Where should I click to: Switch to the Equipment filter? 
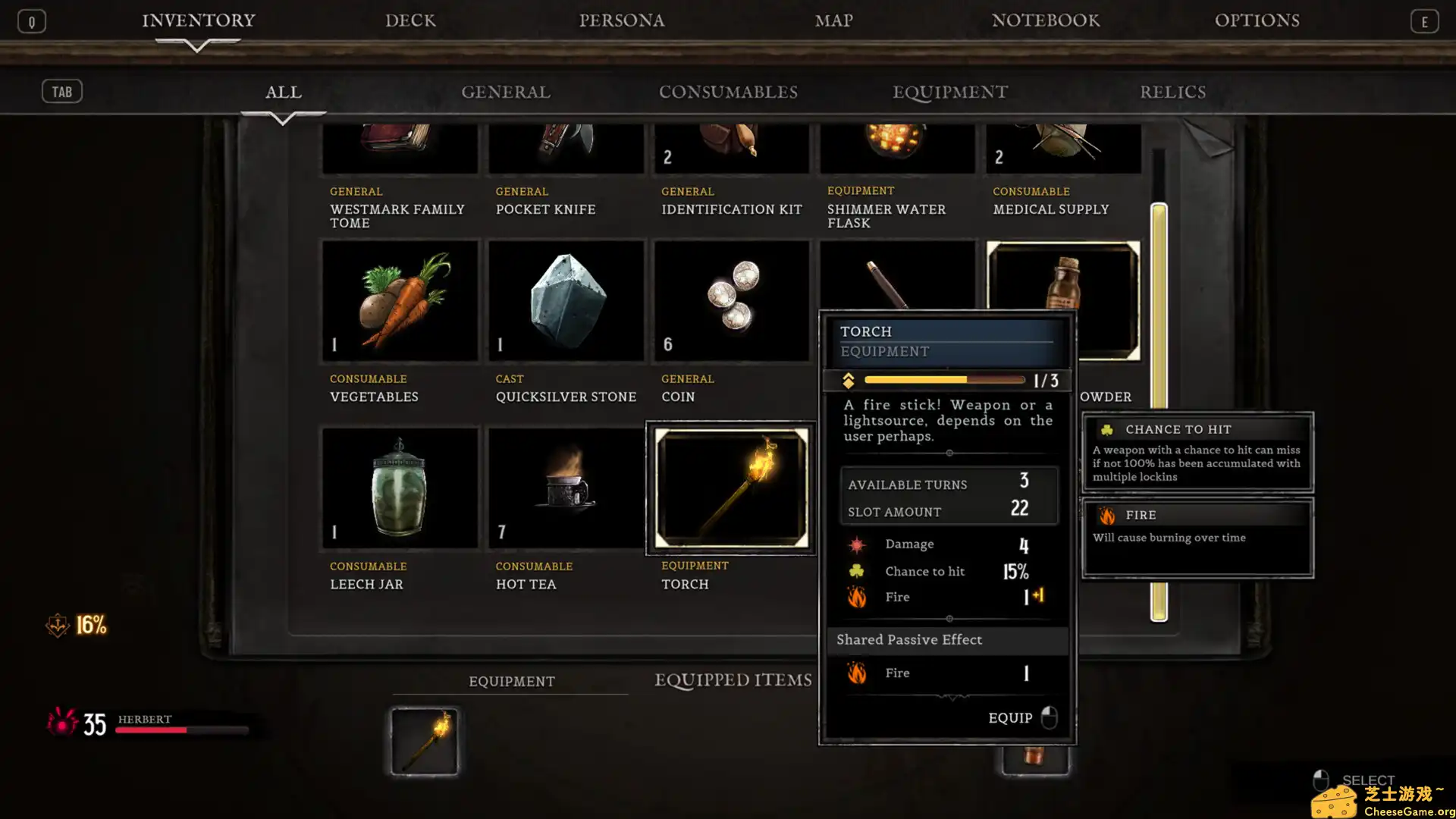pyautogui.click(x=950, y=92)
